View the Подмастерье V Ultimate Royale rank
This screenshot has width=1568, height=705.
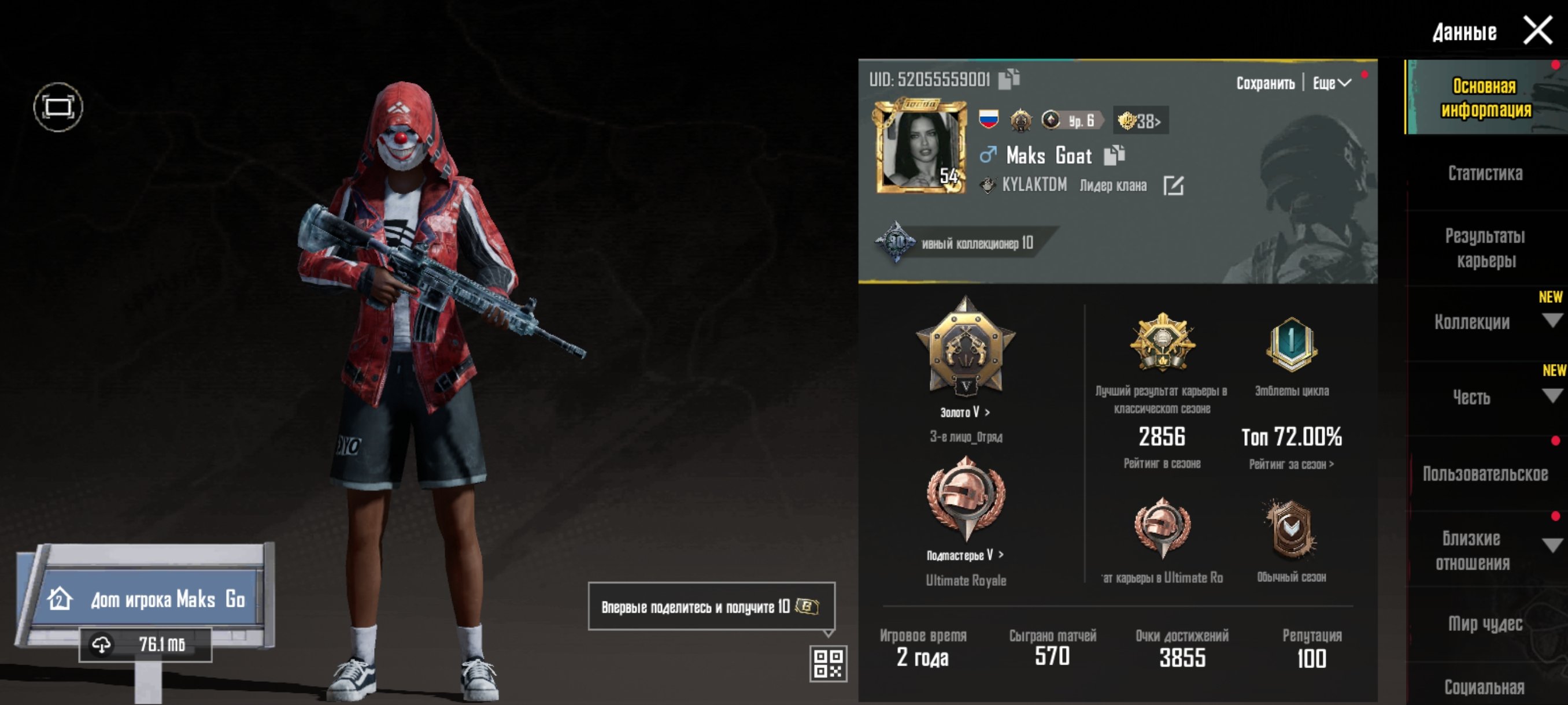(x=966, y=555)
